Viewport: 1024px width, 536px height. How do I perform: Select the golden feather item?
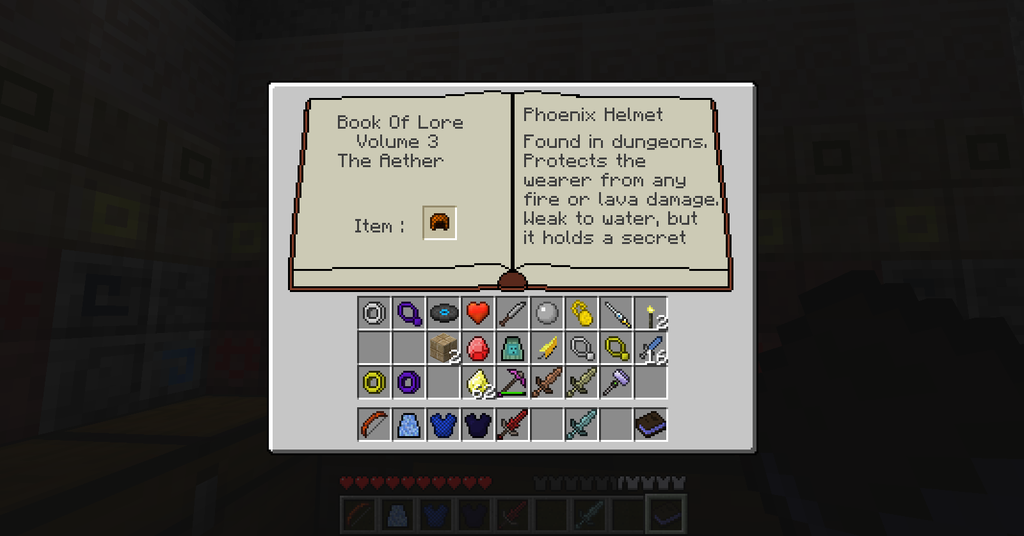pyautogui.click(x=548, y=347)
